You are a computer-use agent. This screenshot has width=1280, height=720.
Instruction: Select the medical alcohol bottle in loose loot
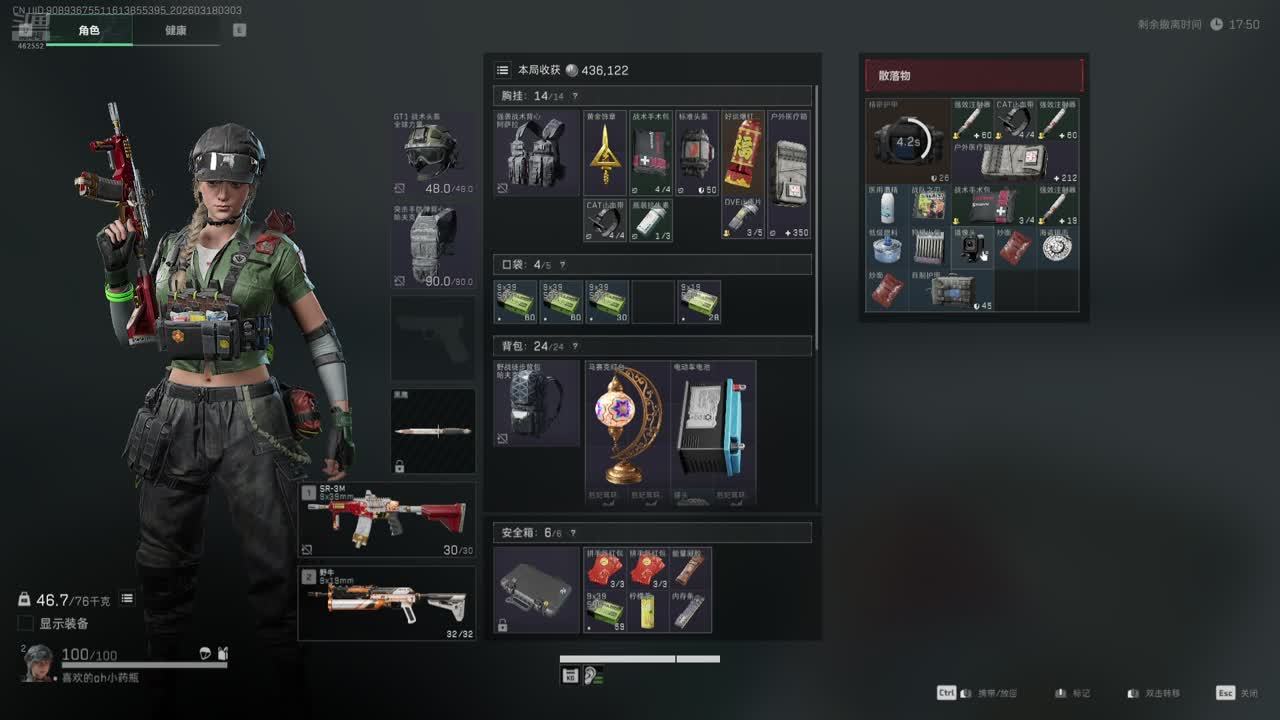tap(886, 206)
